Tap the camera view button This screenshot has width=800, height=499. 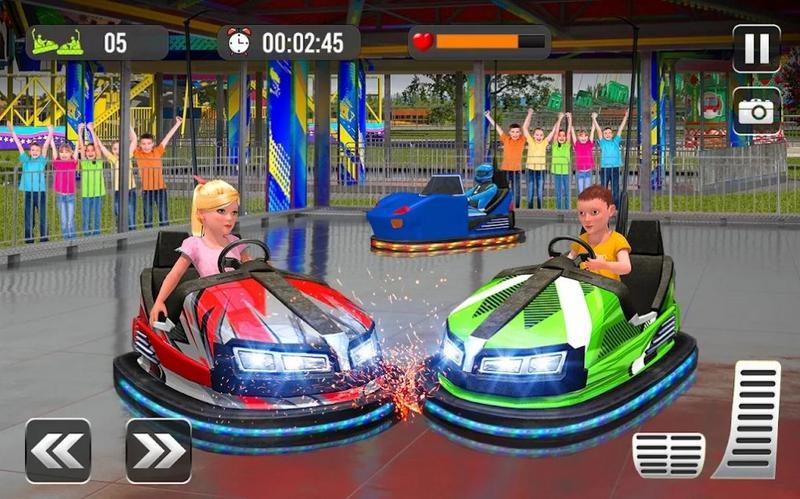pyautogui.click(x=756, y=110)
